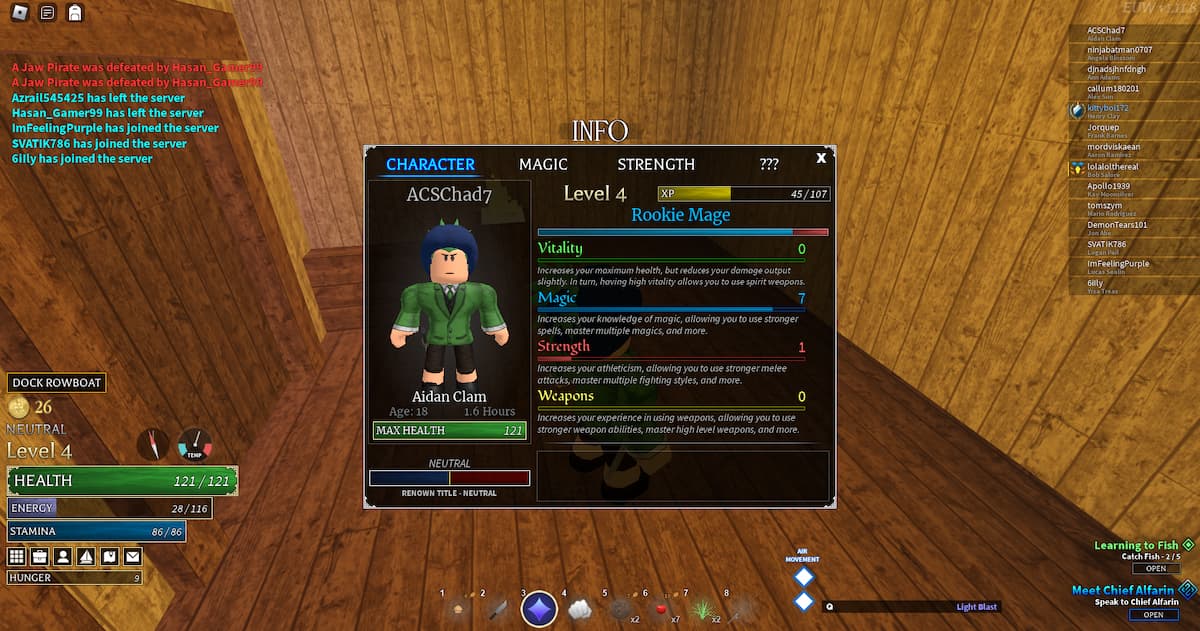Select the ??? tab

click(x=769, y=164)
